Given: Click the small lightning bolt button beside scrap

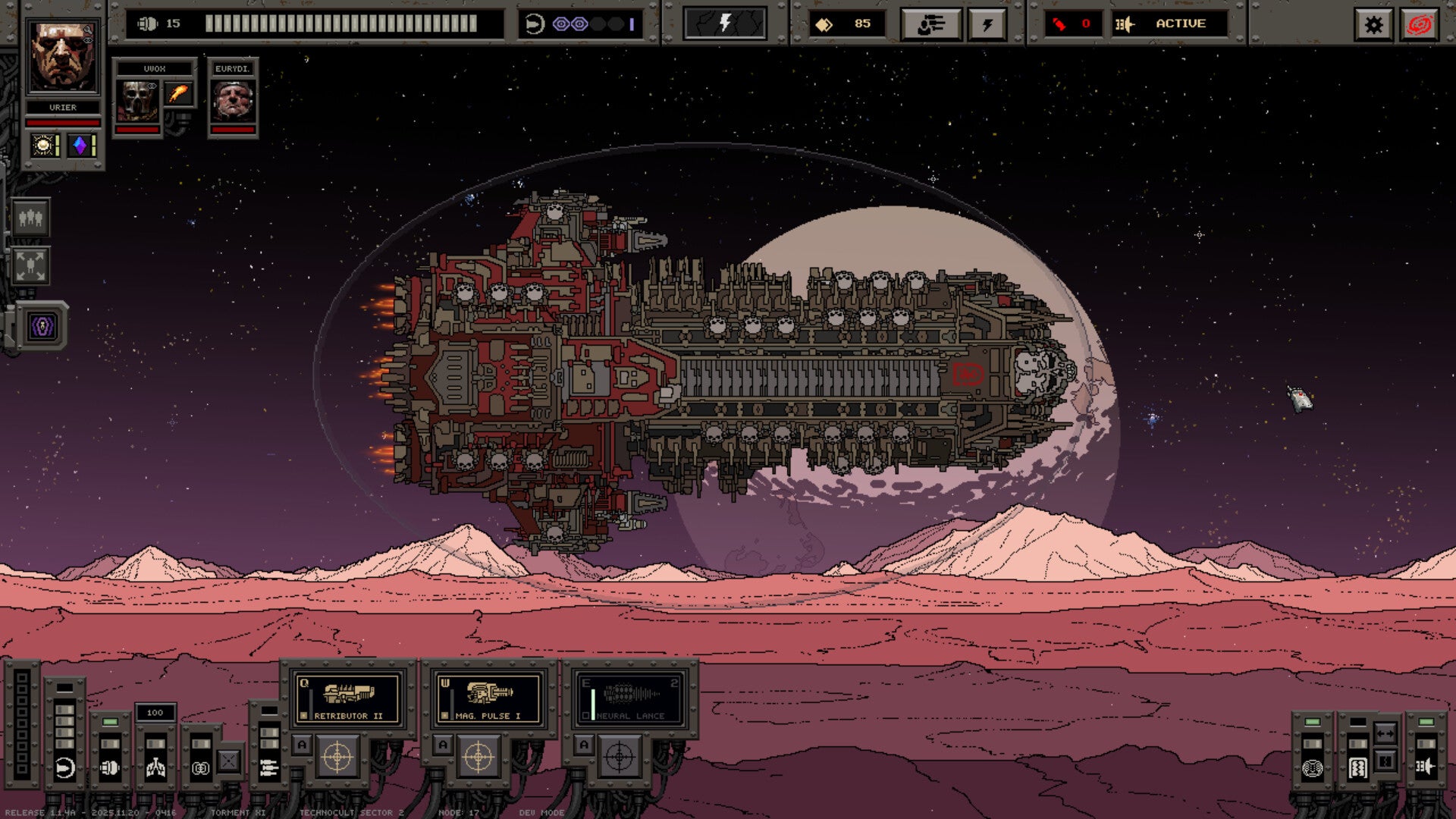Looking at the screenshot, I should [987, 25].
